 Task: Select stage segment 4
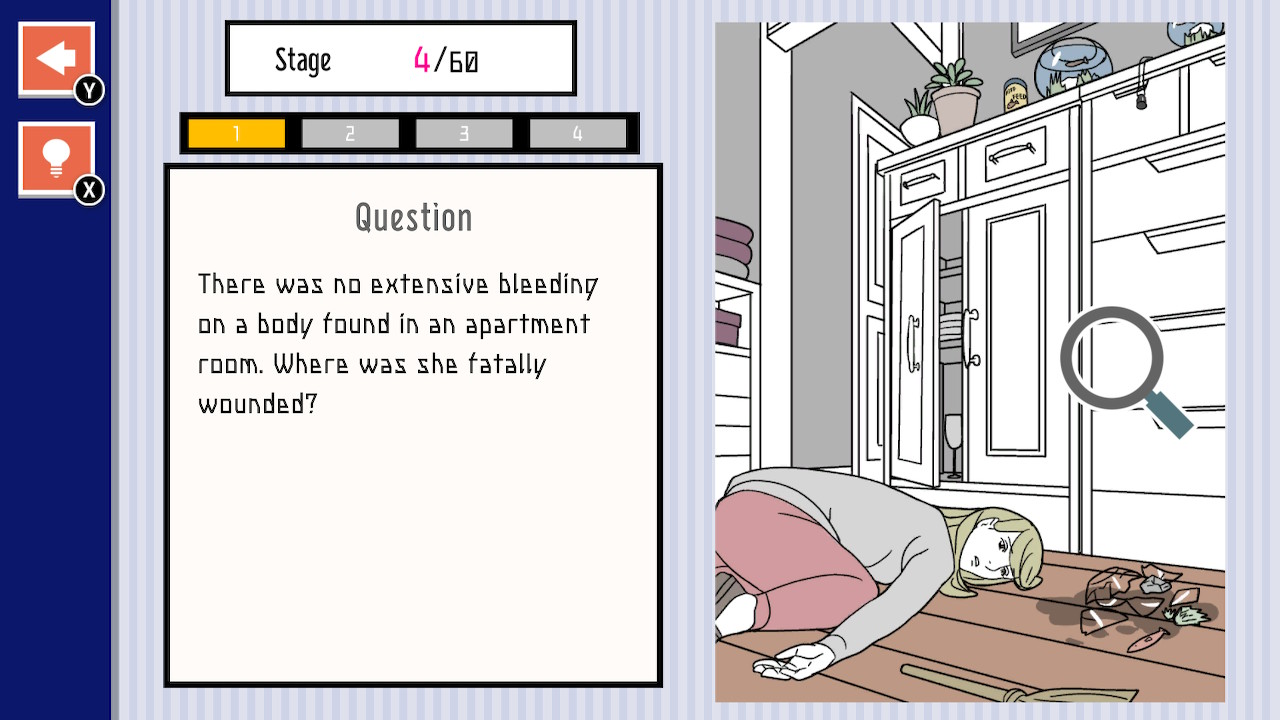coord(578,132)
